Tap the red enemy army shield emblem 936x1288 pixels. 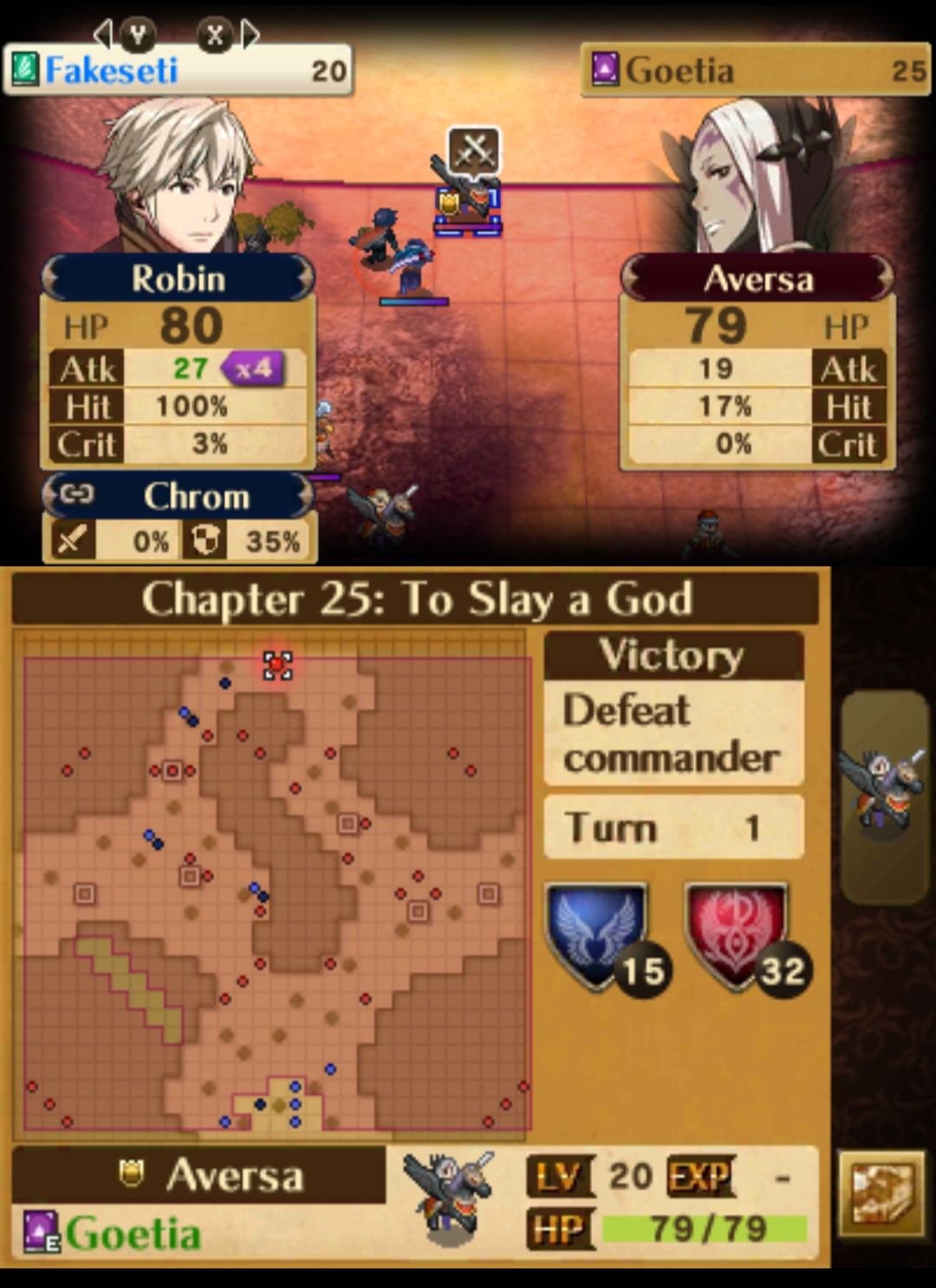[738, 934]
